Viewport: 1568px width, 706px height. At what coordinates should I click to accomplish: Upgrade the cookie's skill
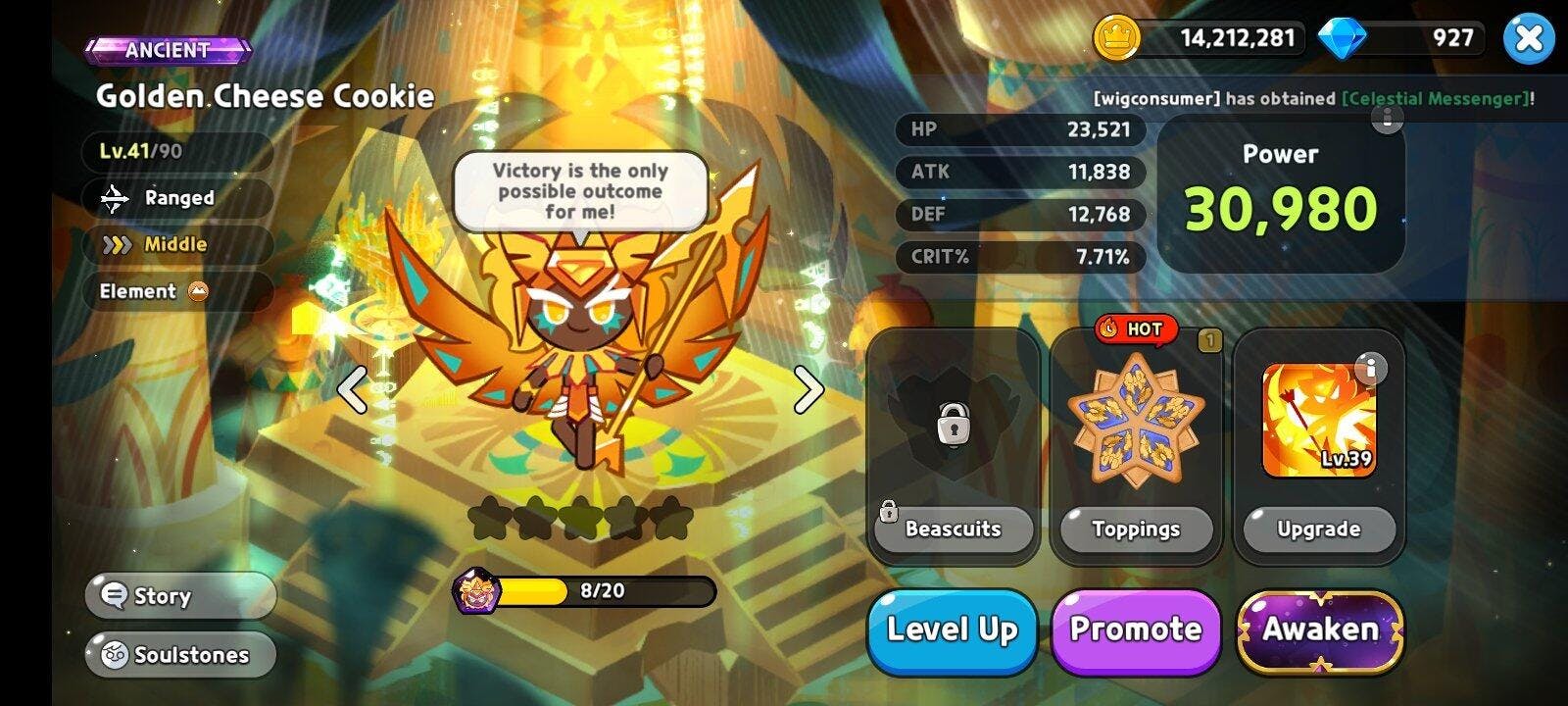pos(1318,529)
